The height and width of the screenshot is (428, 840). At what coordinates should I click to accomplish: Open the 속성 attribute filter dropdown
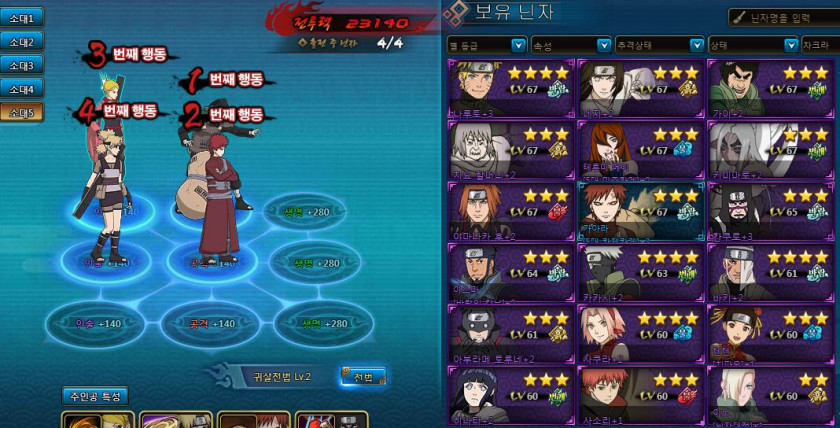pyautogui.click(x=572, y=45)
